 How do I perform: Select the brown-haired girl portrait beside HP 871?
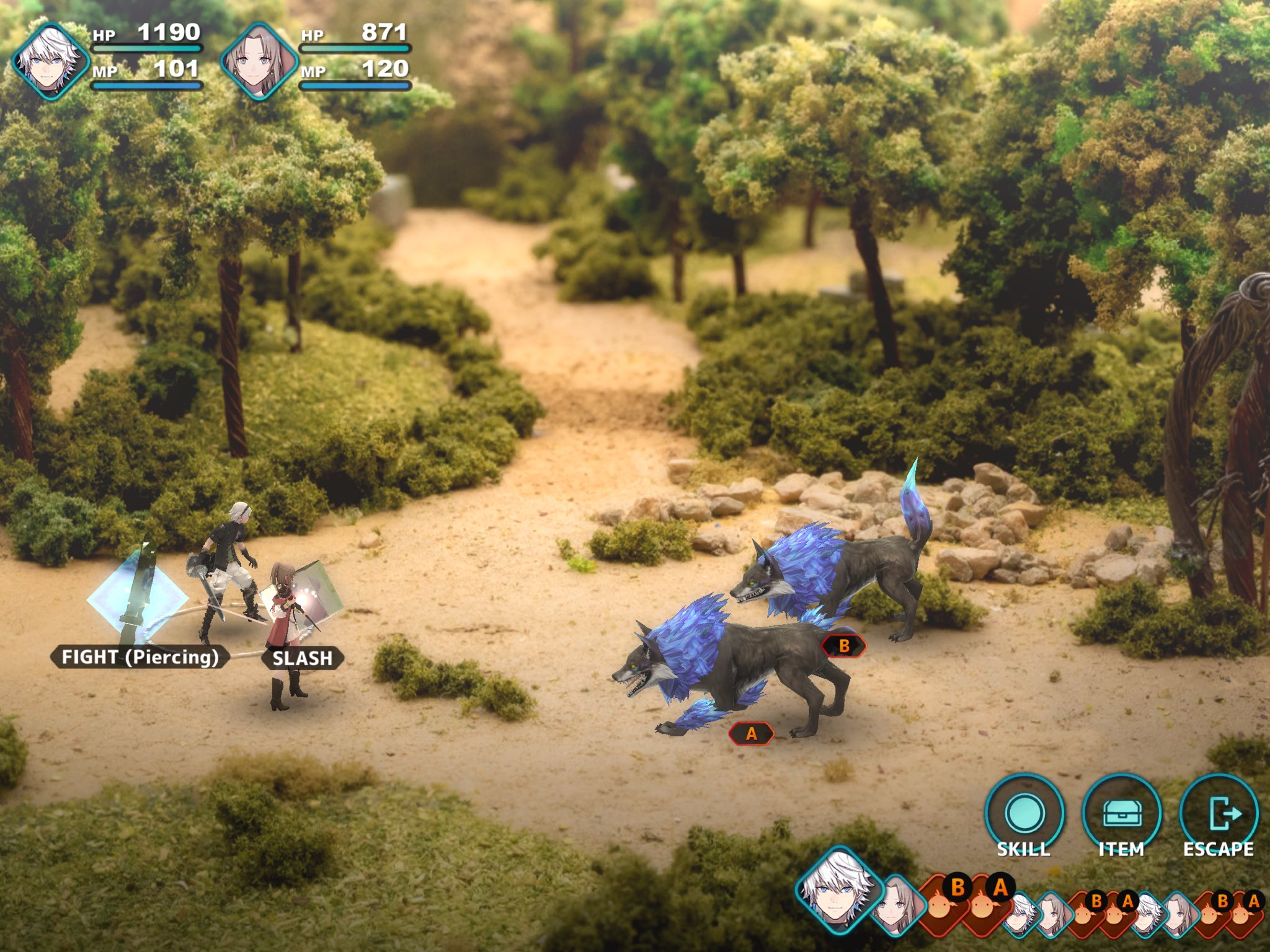(x=259, y=61)
